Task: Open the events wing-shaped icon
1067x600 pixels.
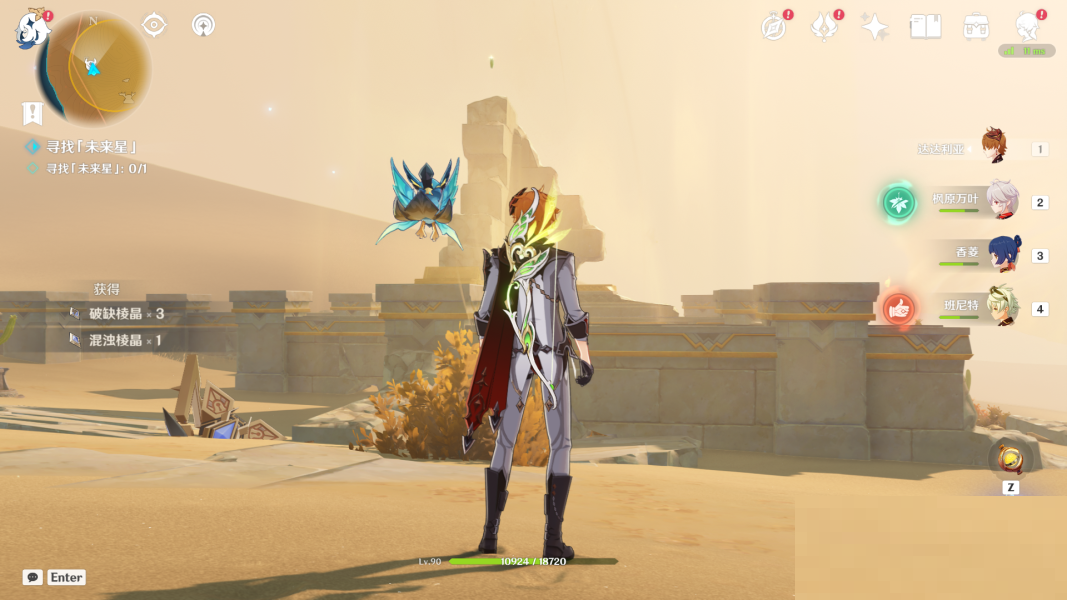Action: (x=825, y=27)
